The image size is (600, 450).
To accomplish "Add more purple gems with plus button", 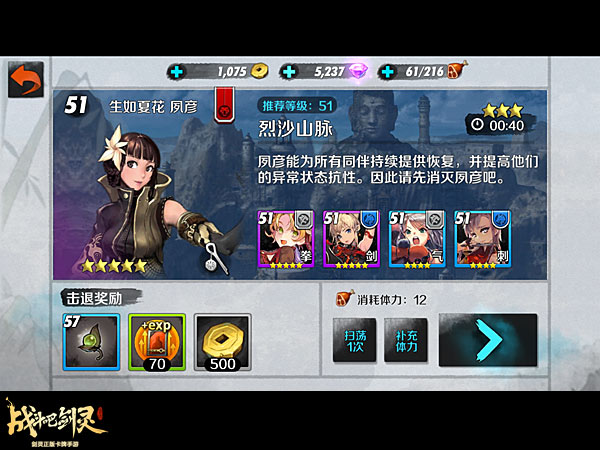I will click(x=289, y=71).
